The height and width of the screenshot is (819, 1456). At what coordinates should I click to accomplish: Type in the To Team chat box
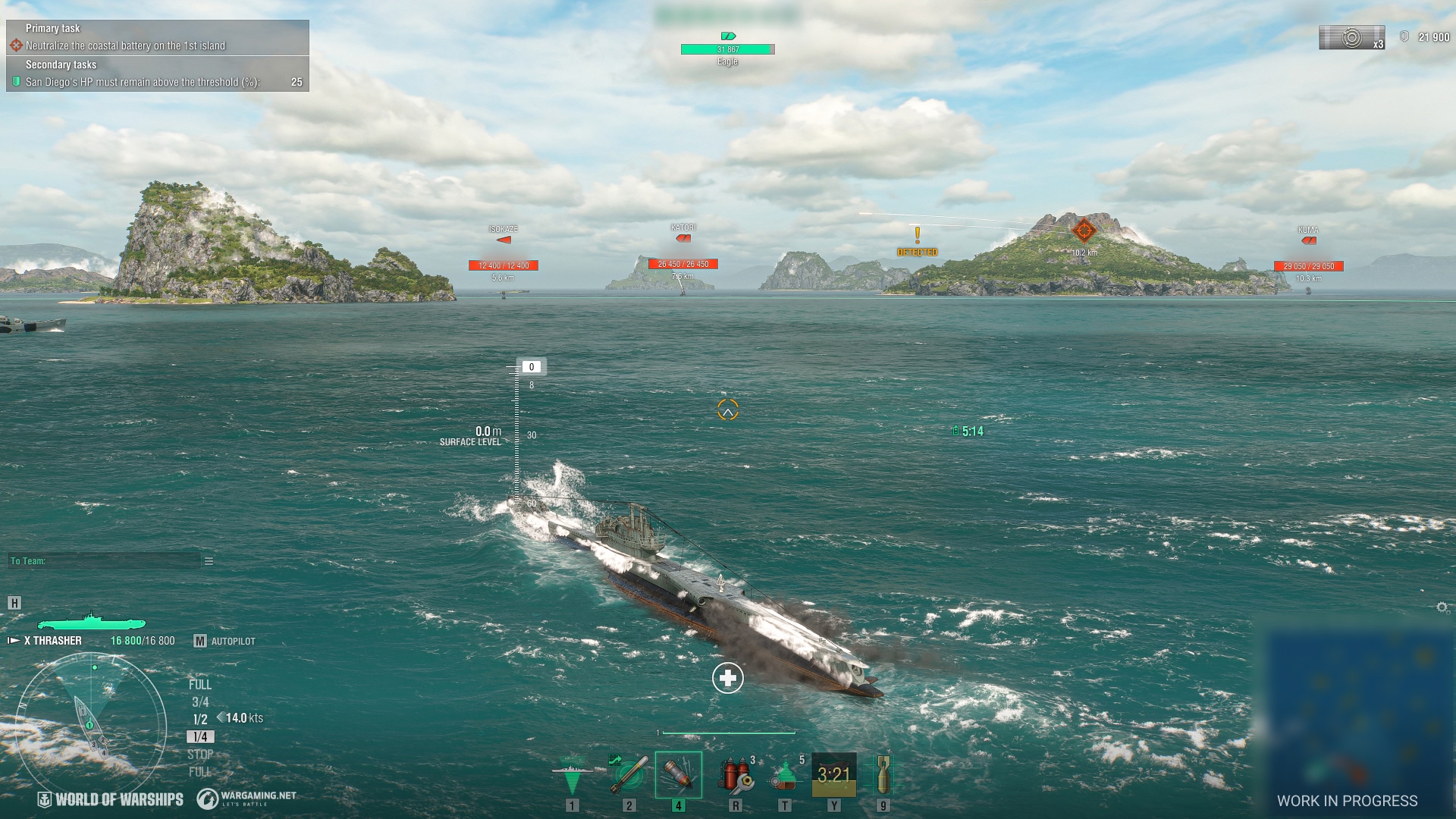(x=104, y=561)
